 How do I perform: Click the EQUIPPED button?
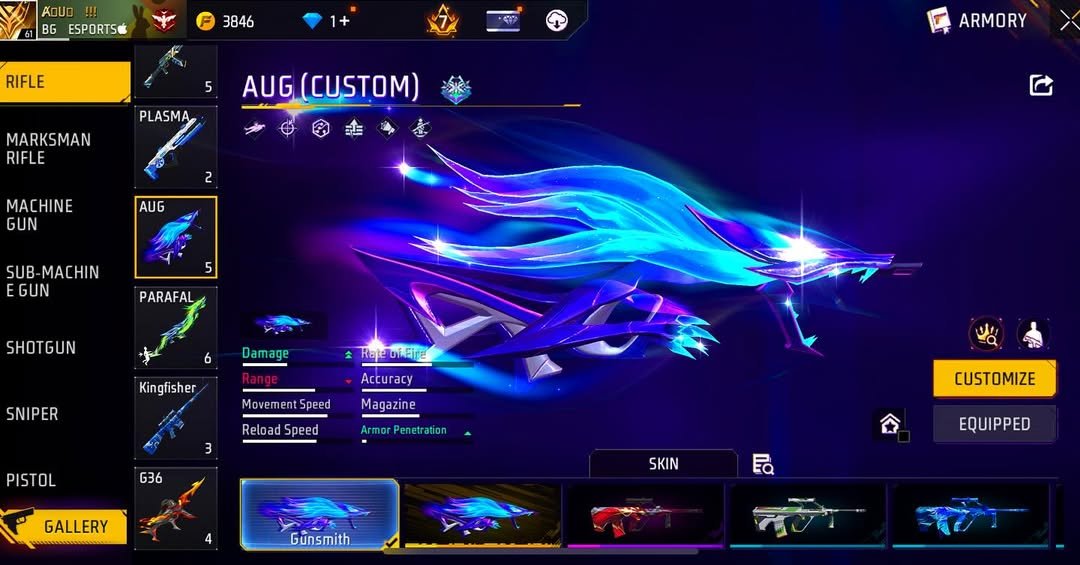994,424
